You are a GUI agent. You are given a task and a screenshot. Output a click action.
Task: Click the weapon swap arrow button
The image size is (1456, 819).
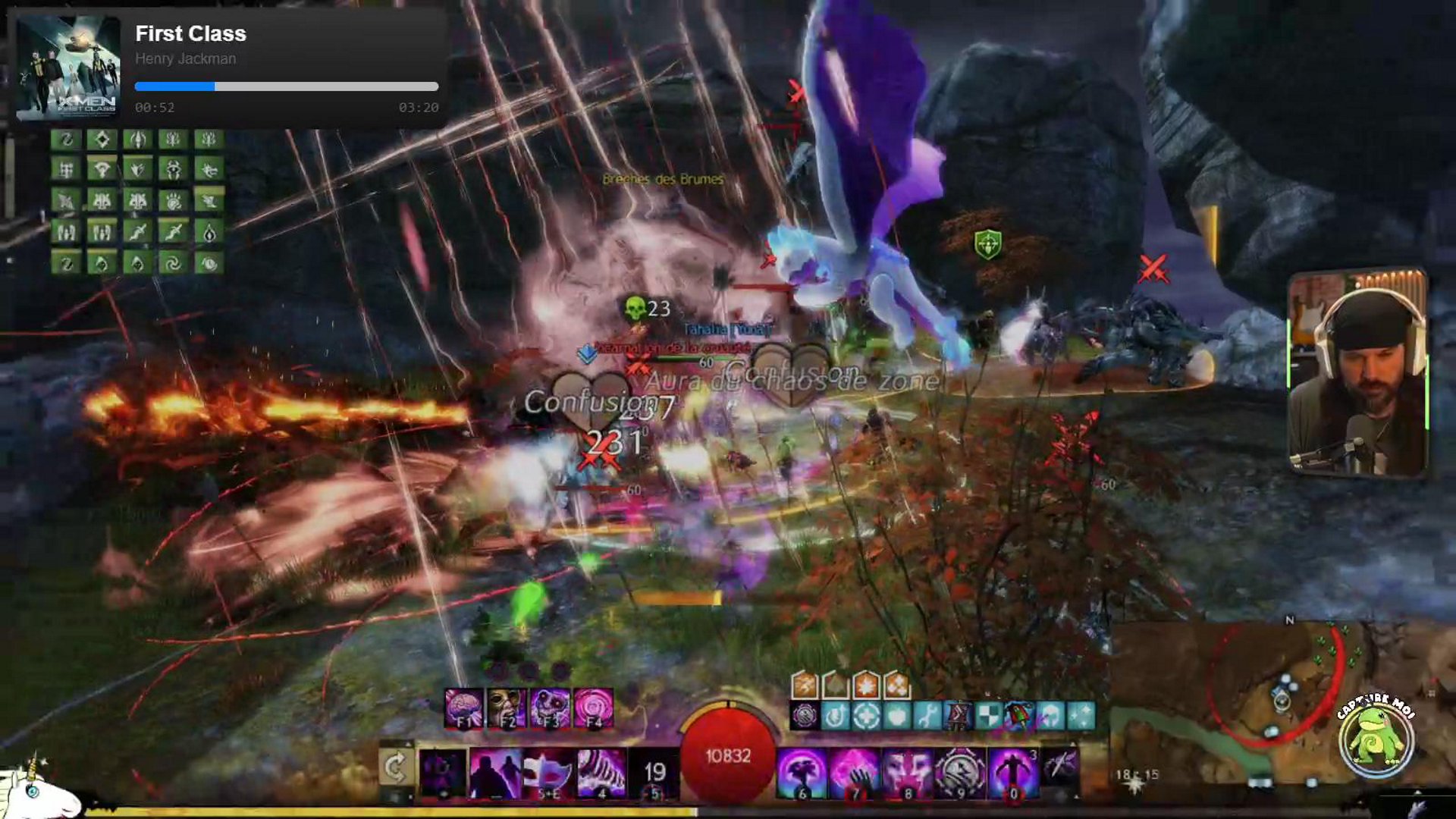coord(396,769)
